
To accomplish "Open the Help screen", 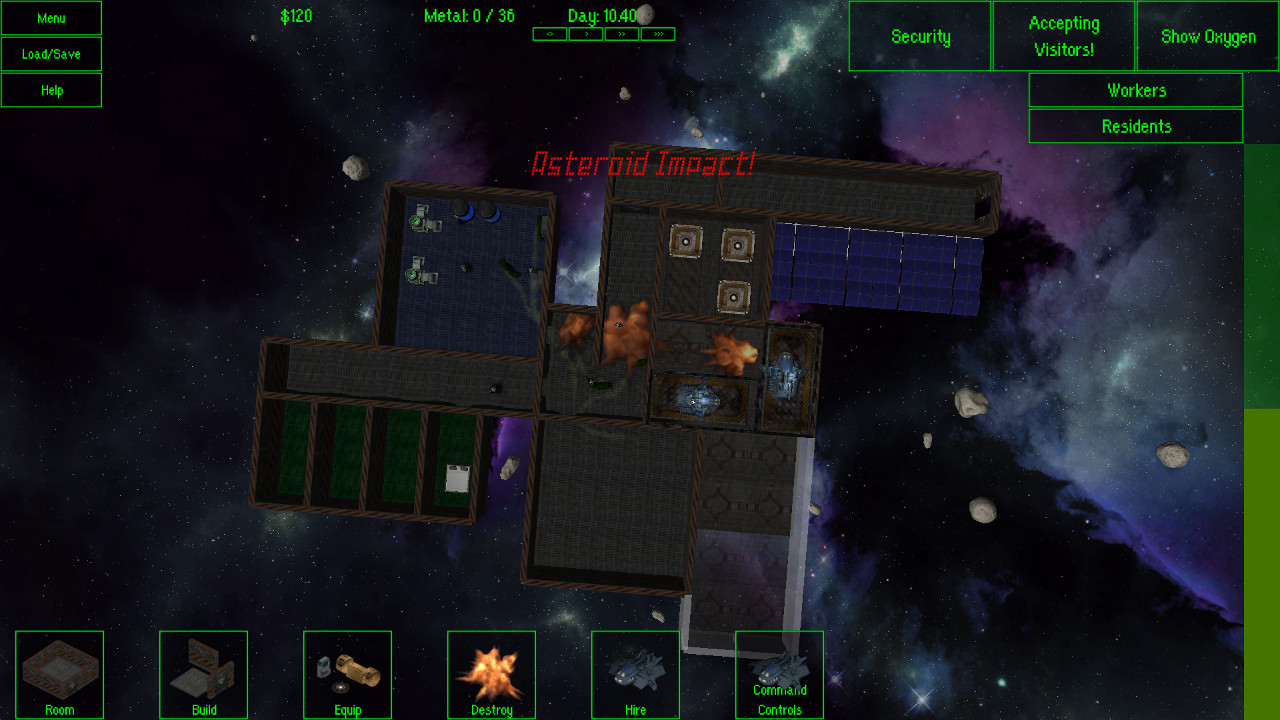I will point(51,90).
